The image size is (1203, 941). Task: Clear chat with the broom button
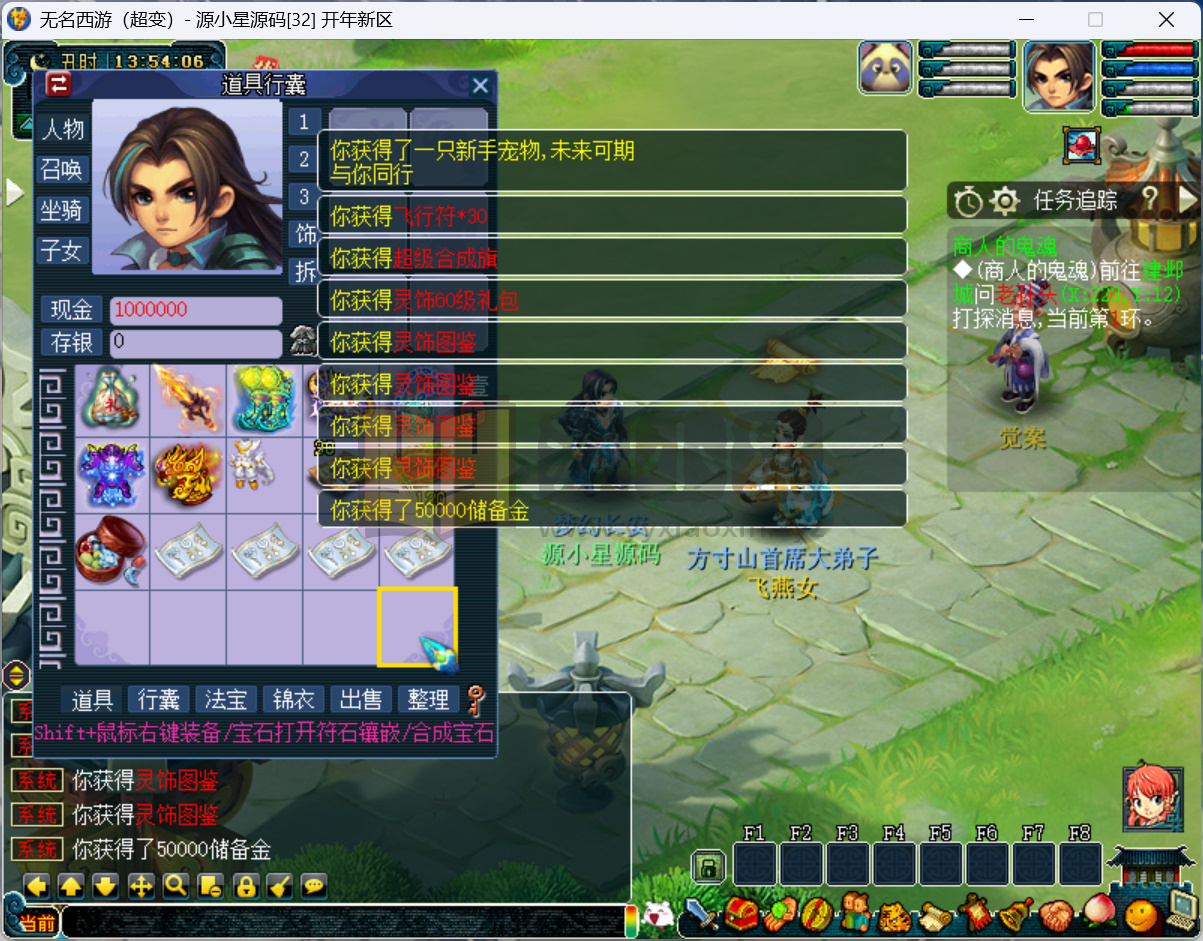pyautogui.click(x=281, y=886)
